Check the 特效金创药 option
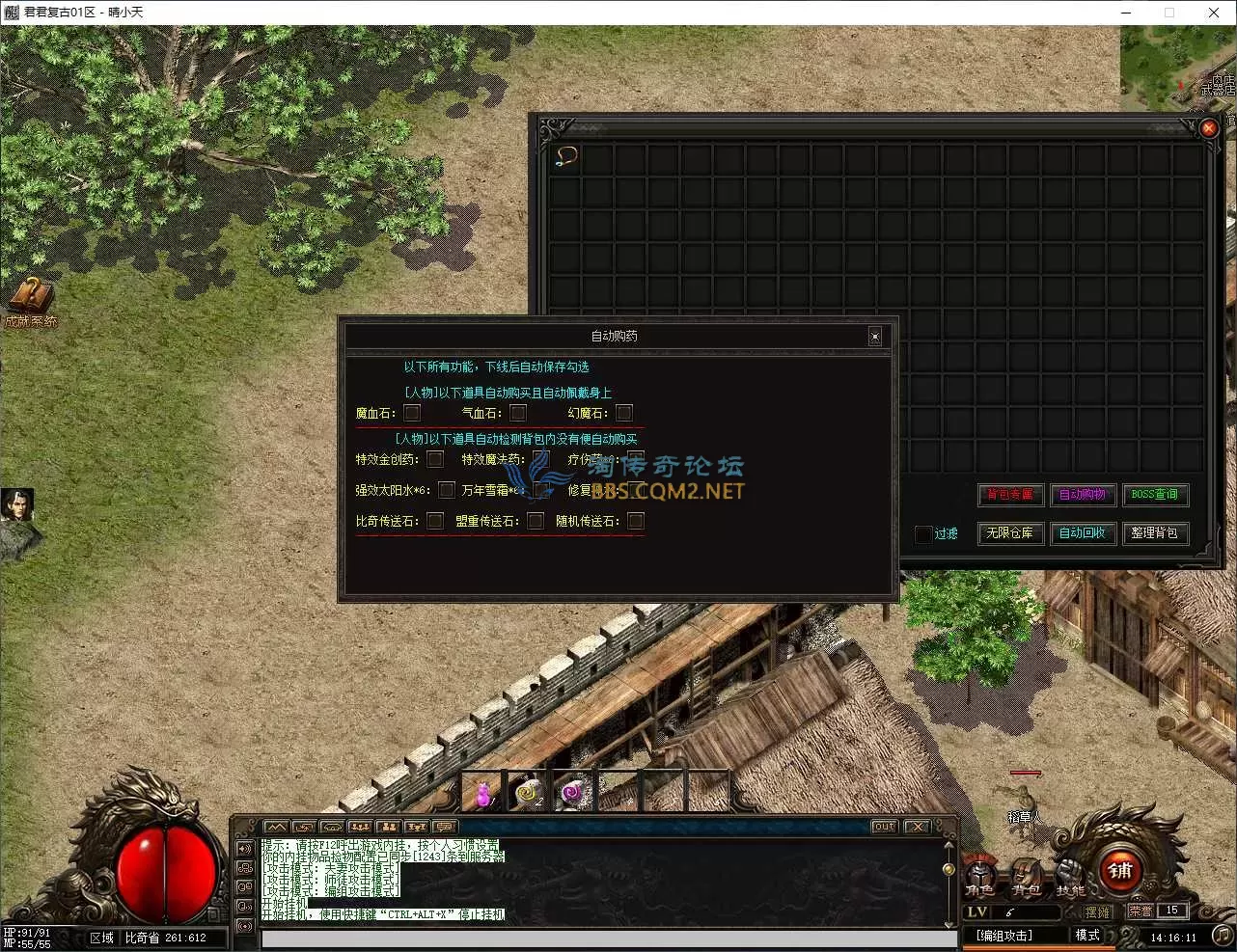Image resolution: width=1237 pixels, height=952 pixels. [435, 459]
